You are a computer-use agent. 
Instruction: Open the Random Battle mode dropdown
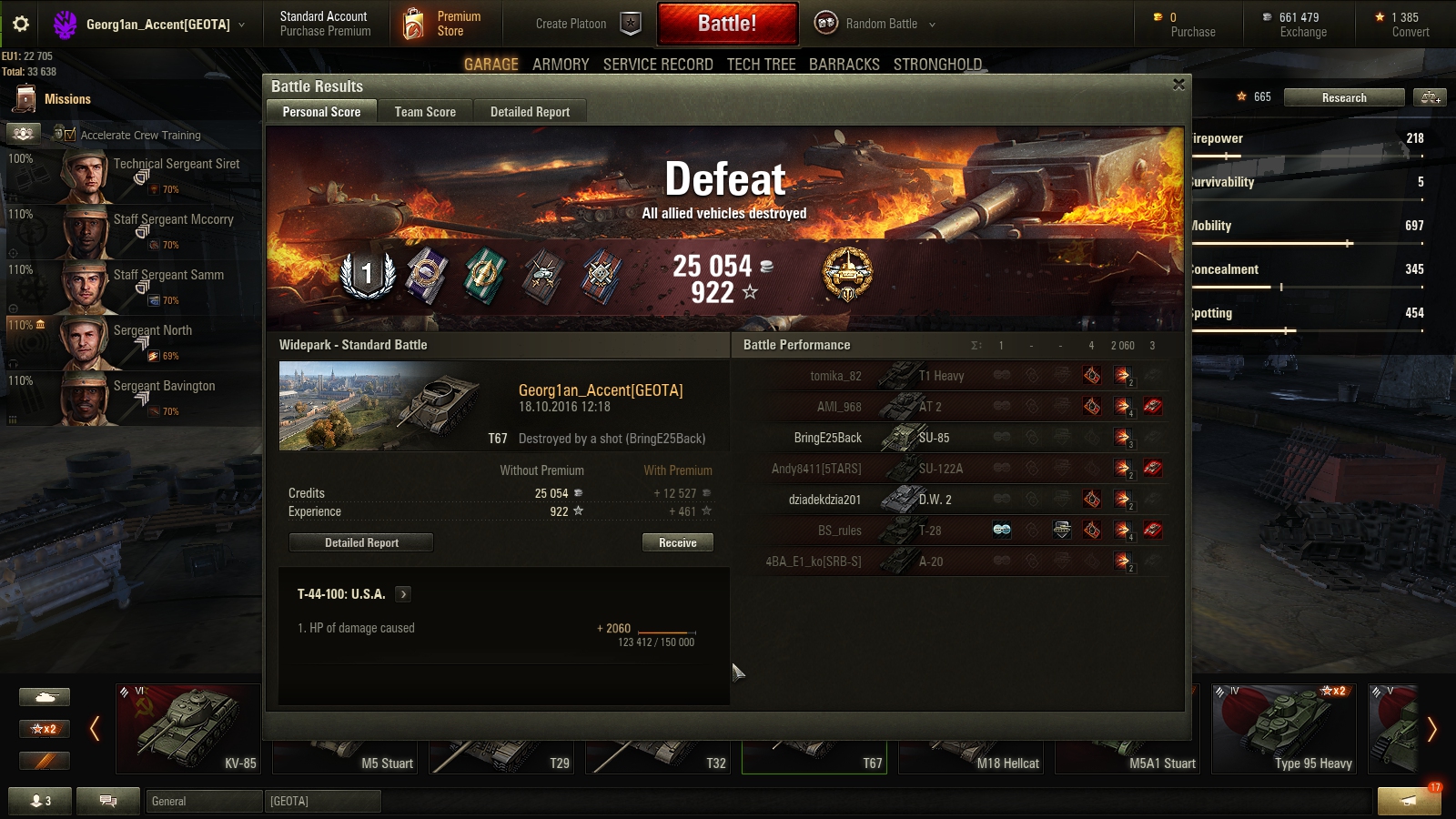pyautogui.click(x=875, y=24)
